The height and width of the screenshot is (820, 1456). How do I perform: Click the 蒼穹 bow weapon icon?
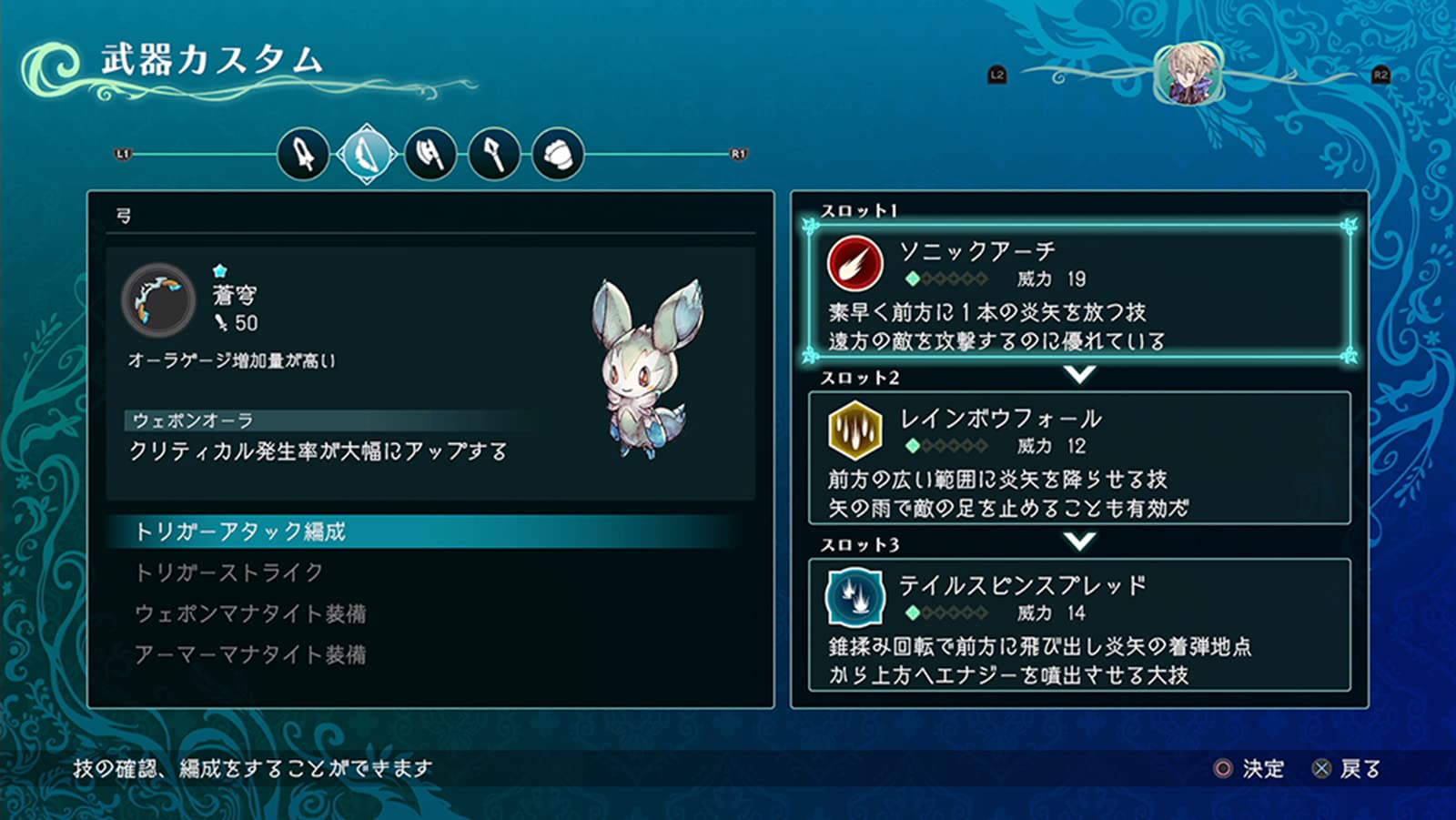point(159,300)
